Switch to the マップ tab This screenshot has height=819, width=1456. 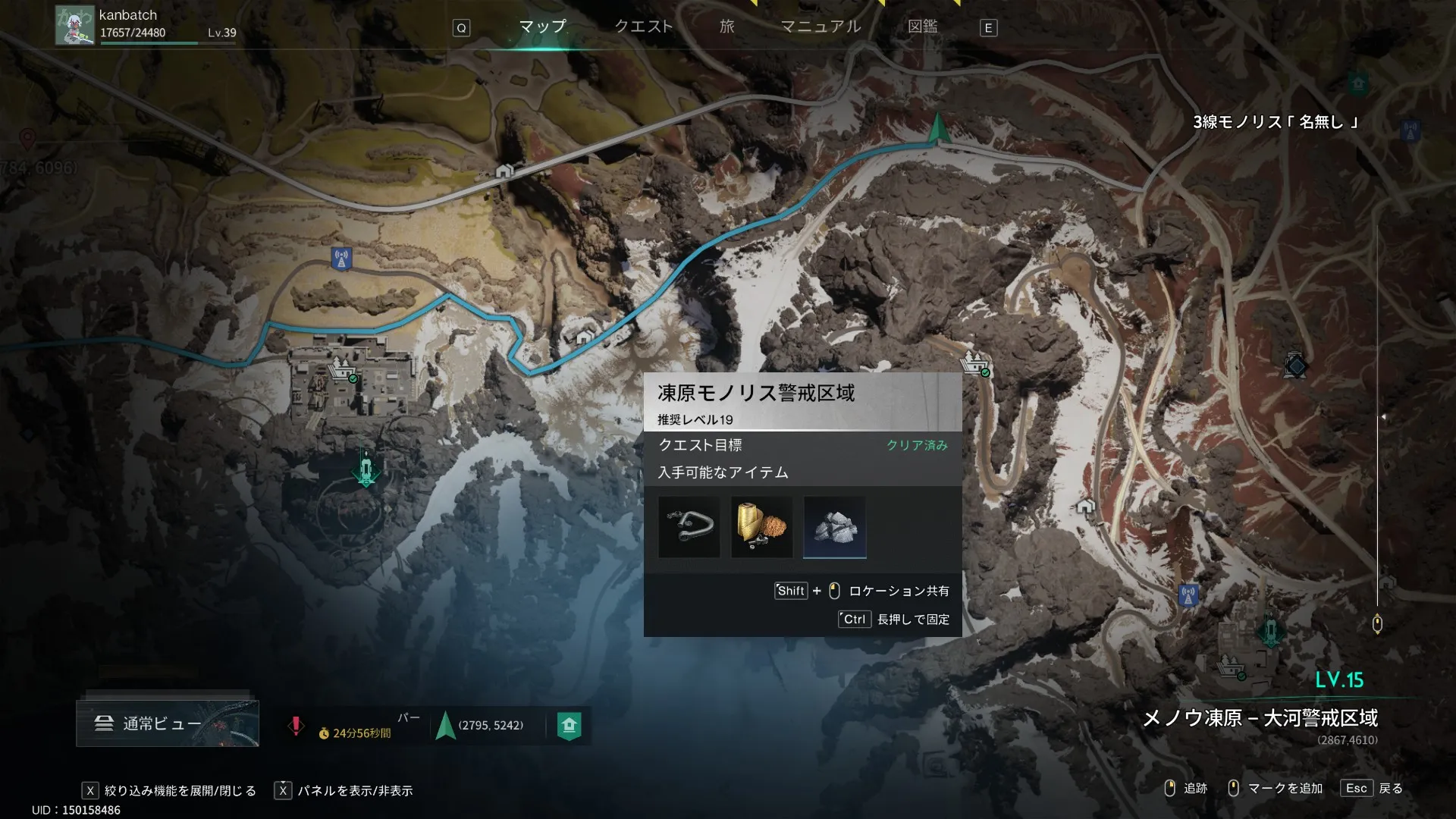pos(542,27)
